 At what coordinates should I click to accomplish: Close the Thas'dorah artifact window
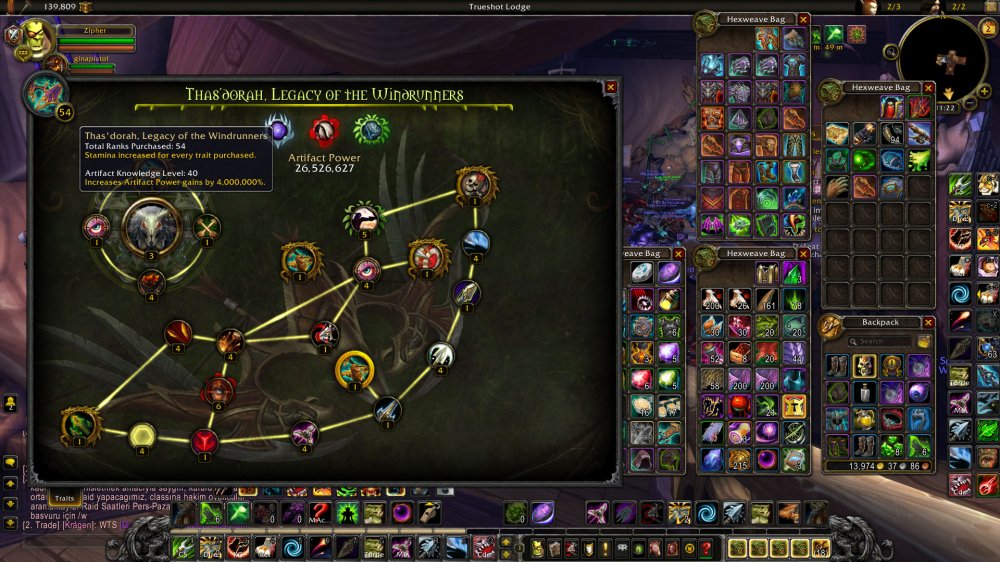(611, 87)
